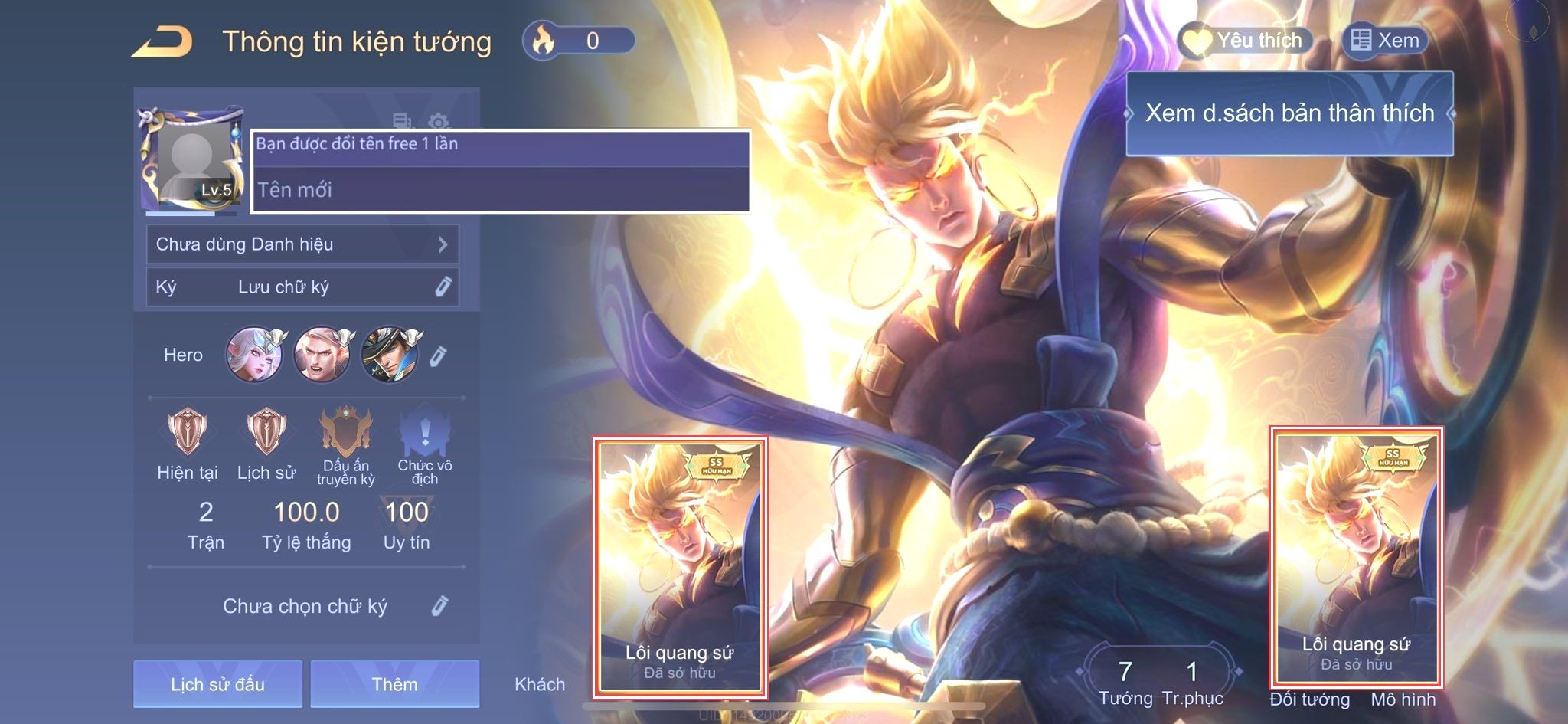Viewport: 1568px width, 724px height.
Task: Select the Khách tab
Action: pyautogui.click(x=540, y=684)
